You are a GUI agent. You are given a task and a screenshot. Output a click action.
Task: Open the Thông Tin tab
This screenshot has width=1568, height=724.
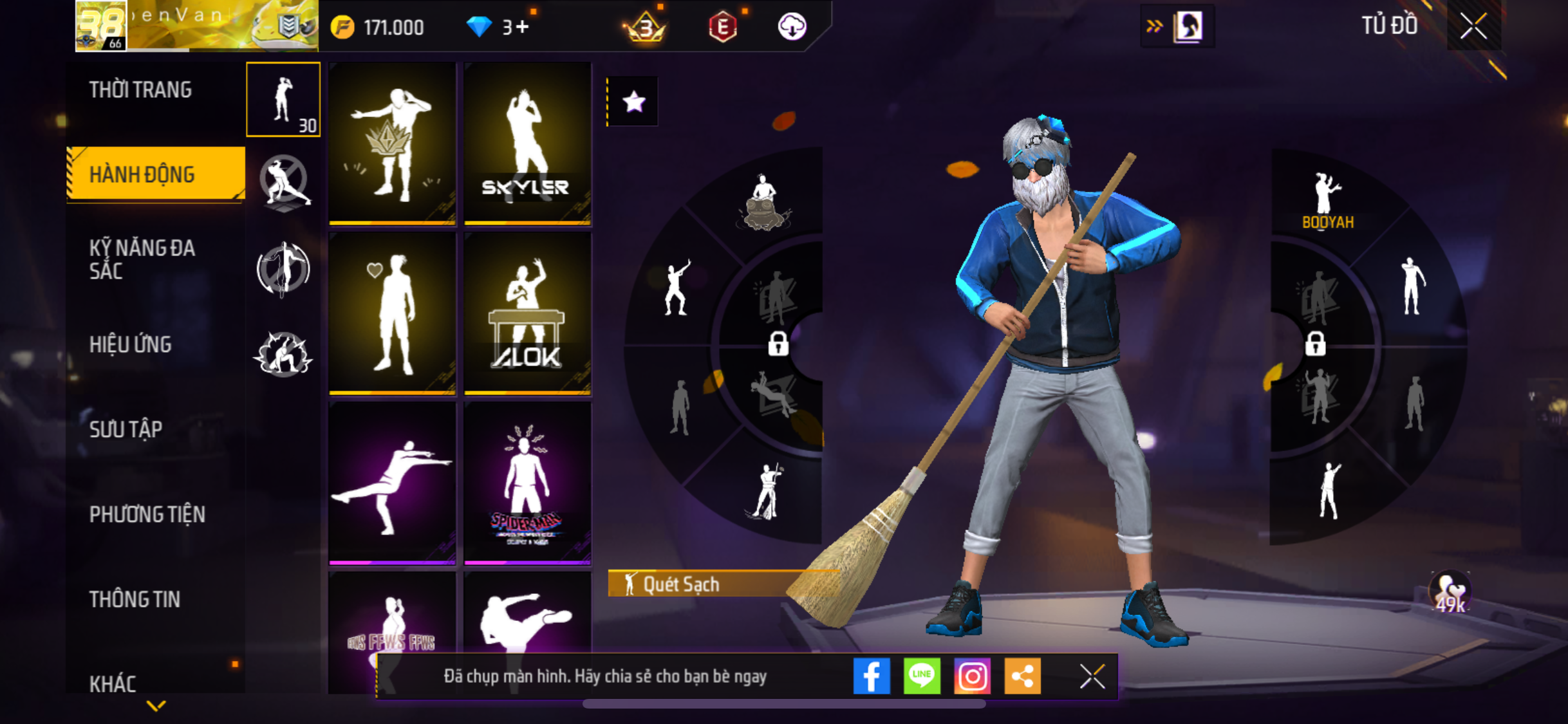click(135, 599)
